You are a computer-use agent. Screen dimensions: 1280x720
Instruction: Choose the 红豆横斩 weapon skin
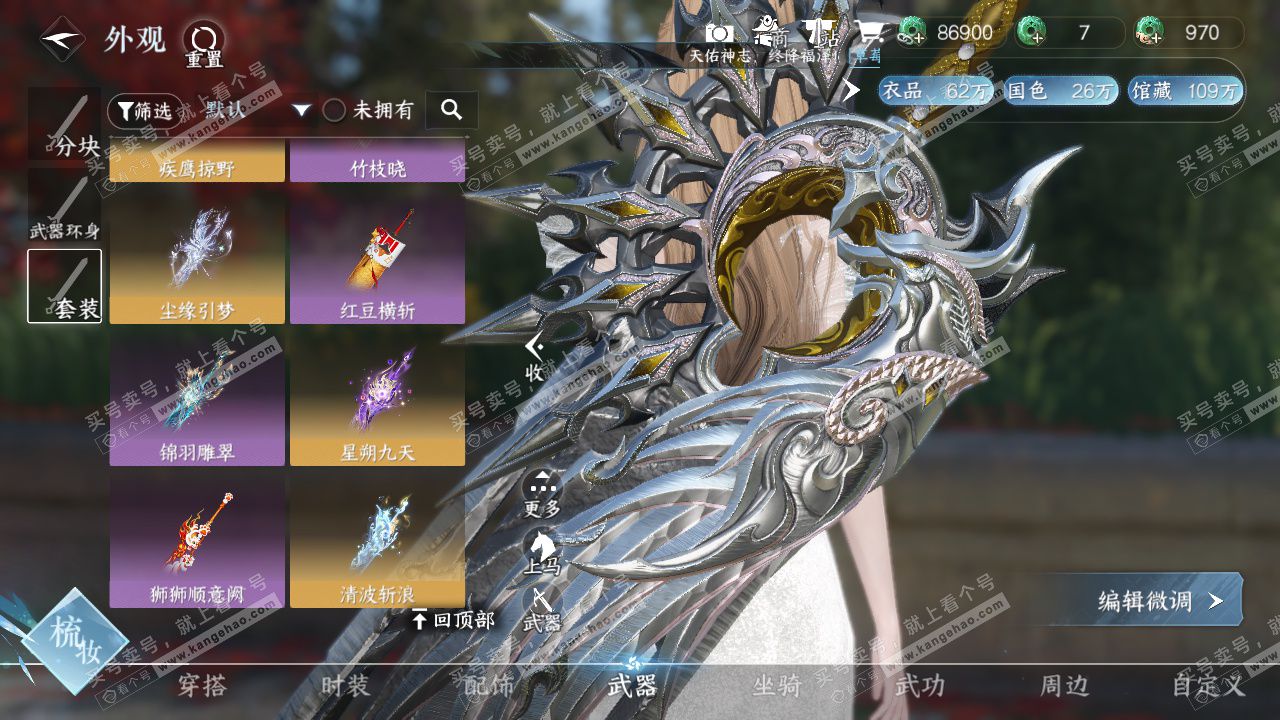coord(377,259)
